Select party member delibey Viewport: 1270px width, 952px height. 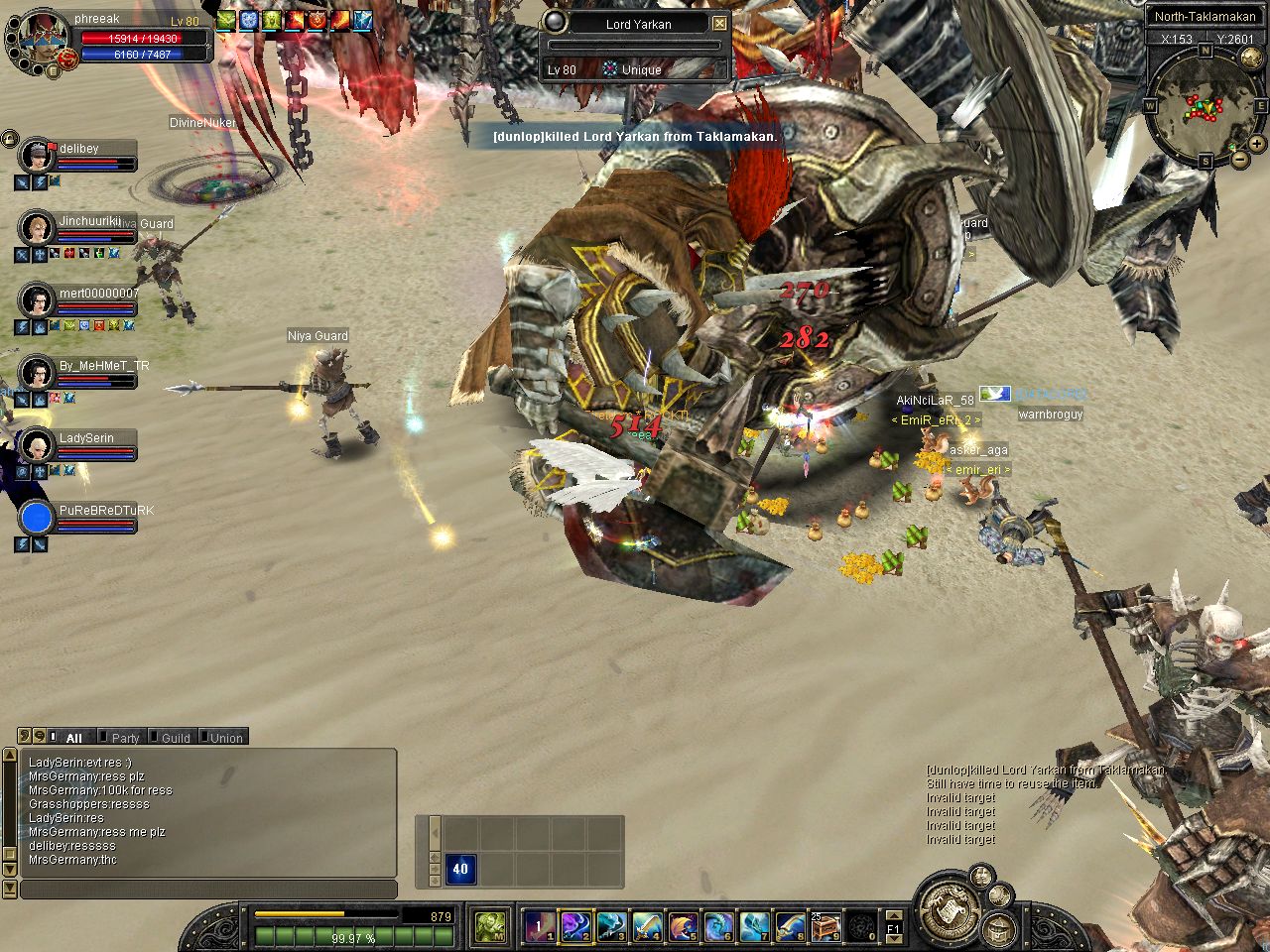[78, 149]
